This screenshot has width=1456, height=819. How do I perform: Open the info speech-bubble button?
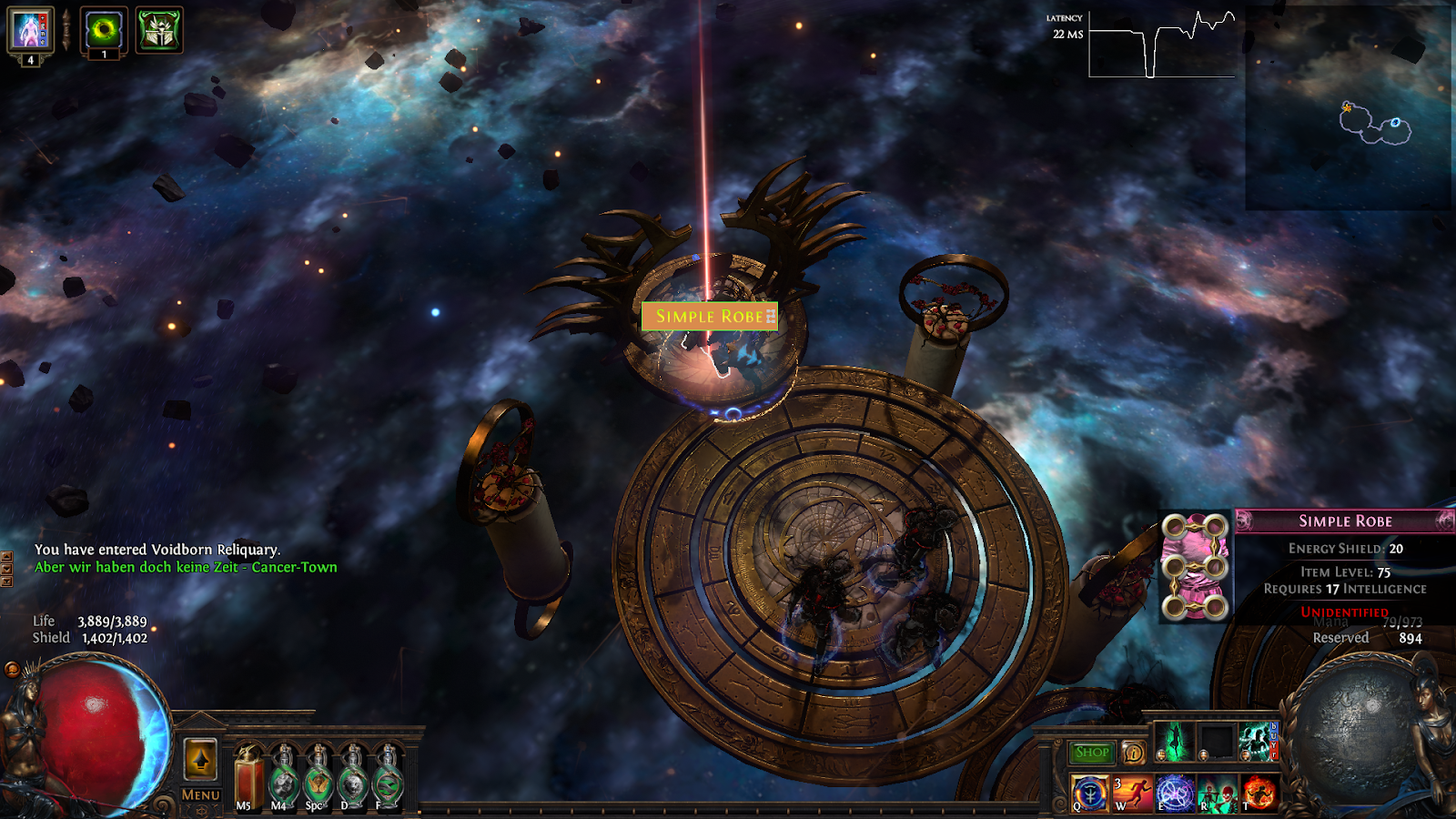pos(1133,753)
